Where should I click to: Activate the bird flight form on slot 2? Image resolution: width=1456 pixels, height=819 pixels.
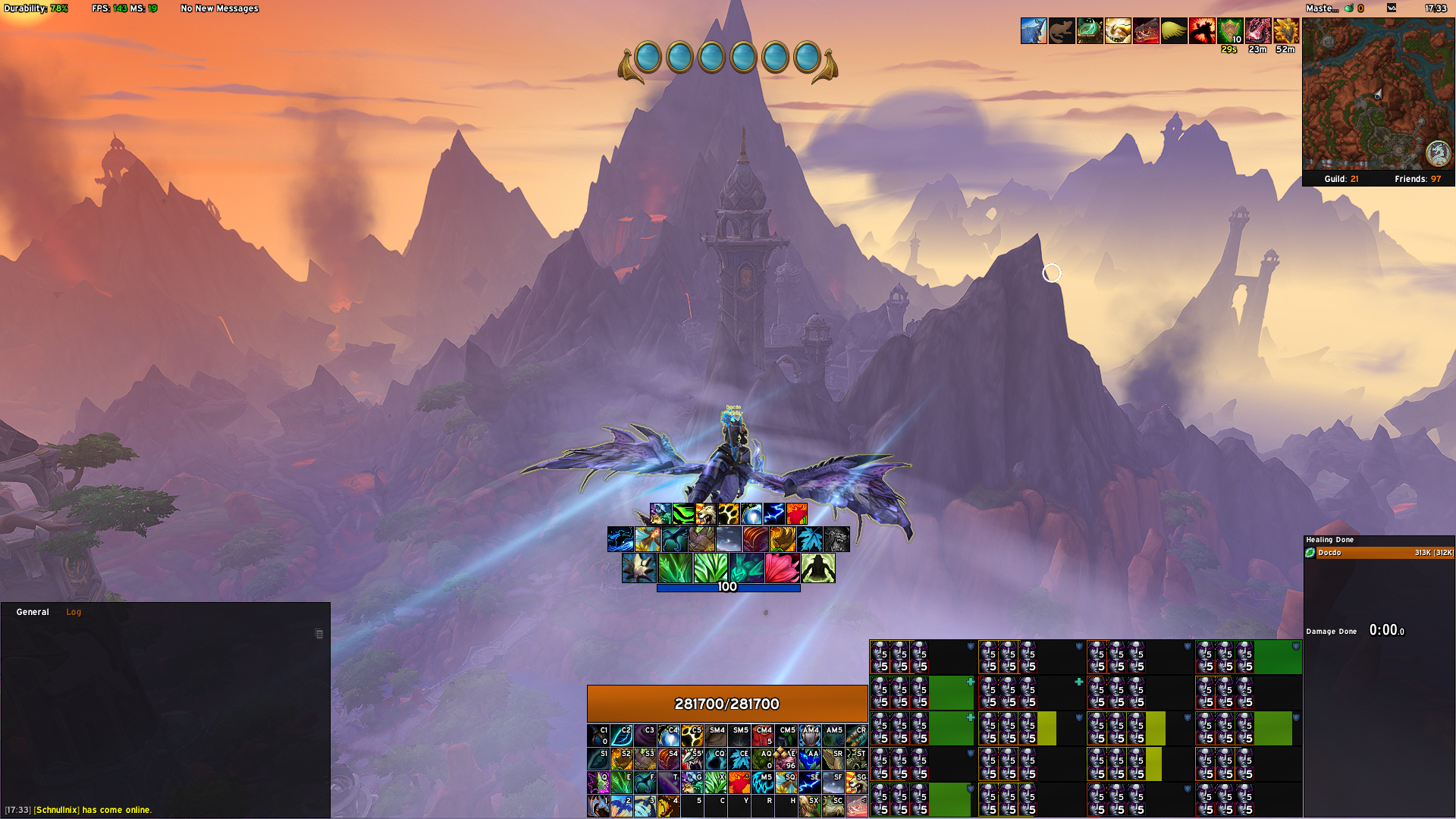click(622, 805)
